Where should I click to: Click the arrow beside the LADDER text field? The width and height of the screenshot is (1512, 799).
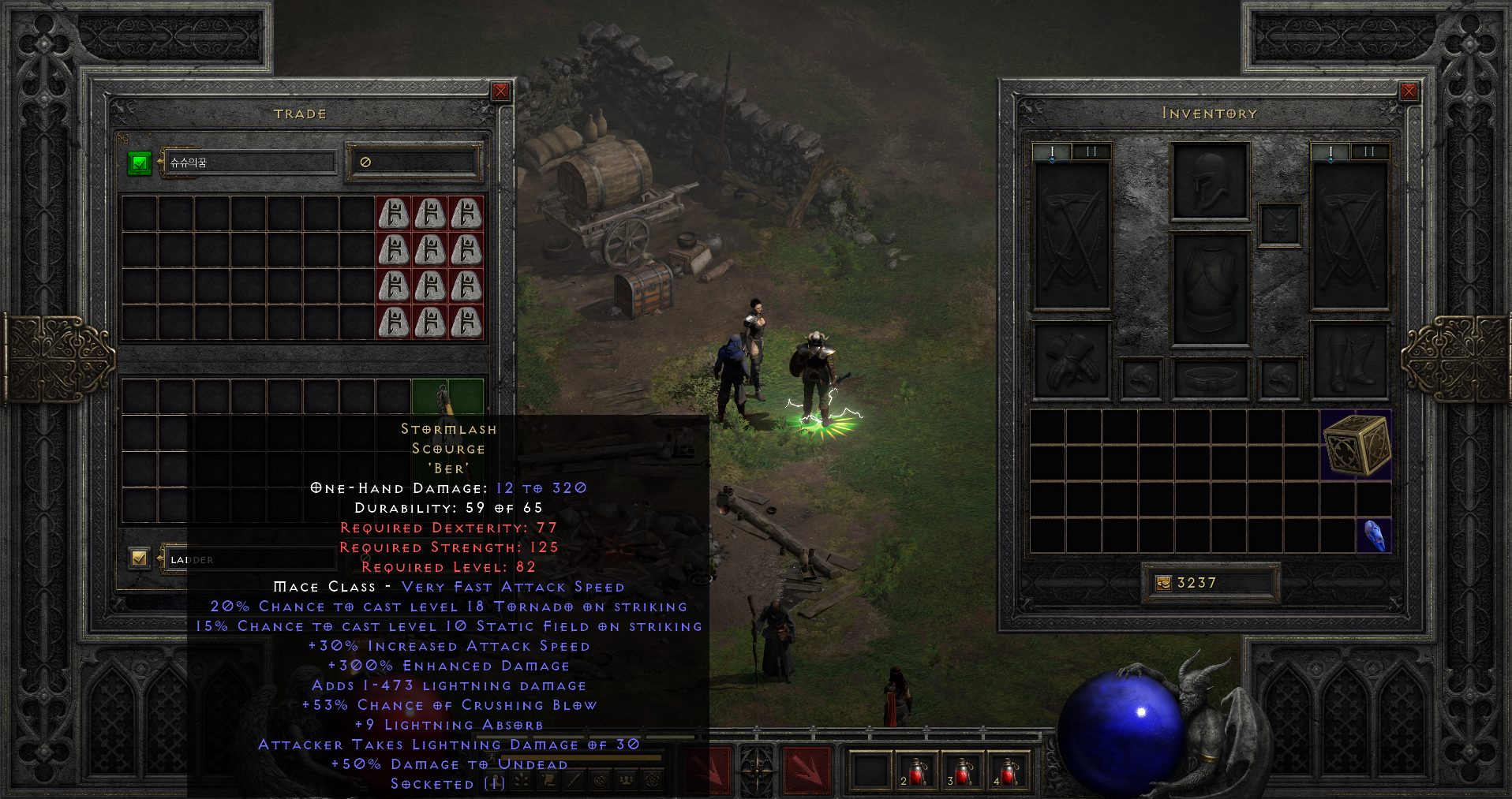160,558
